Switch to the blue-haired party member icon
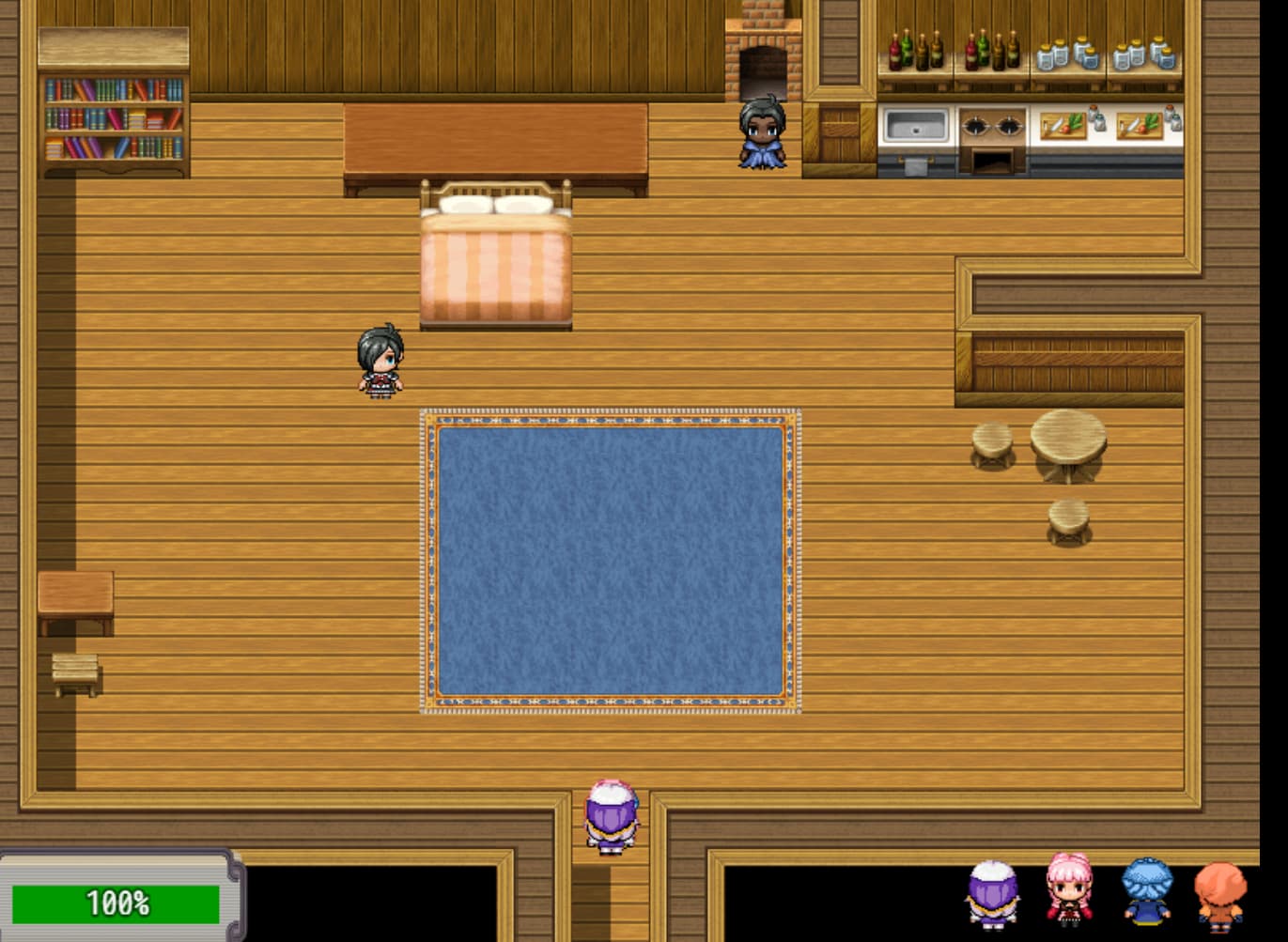Image resolution: width=1288 pixels, height=942 pixels. click(1146, 890)
